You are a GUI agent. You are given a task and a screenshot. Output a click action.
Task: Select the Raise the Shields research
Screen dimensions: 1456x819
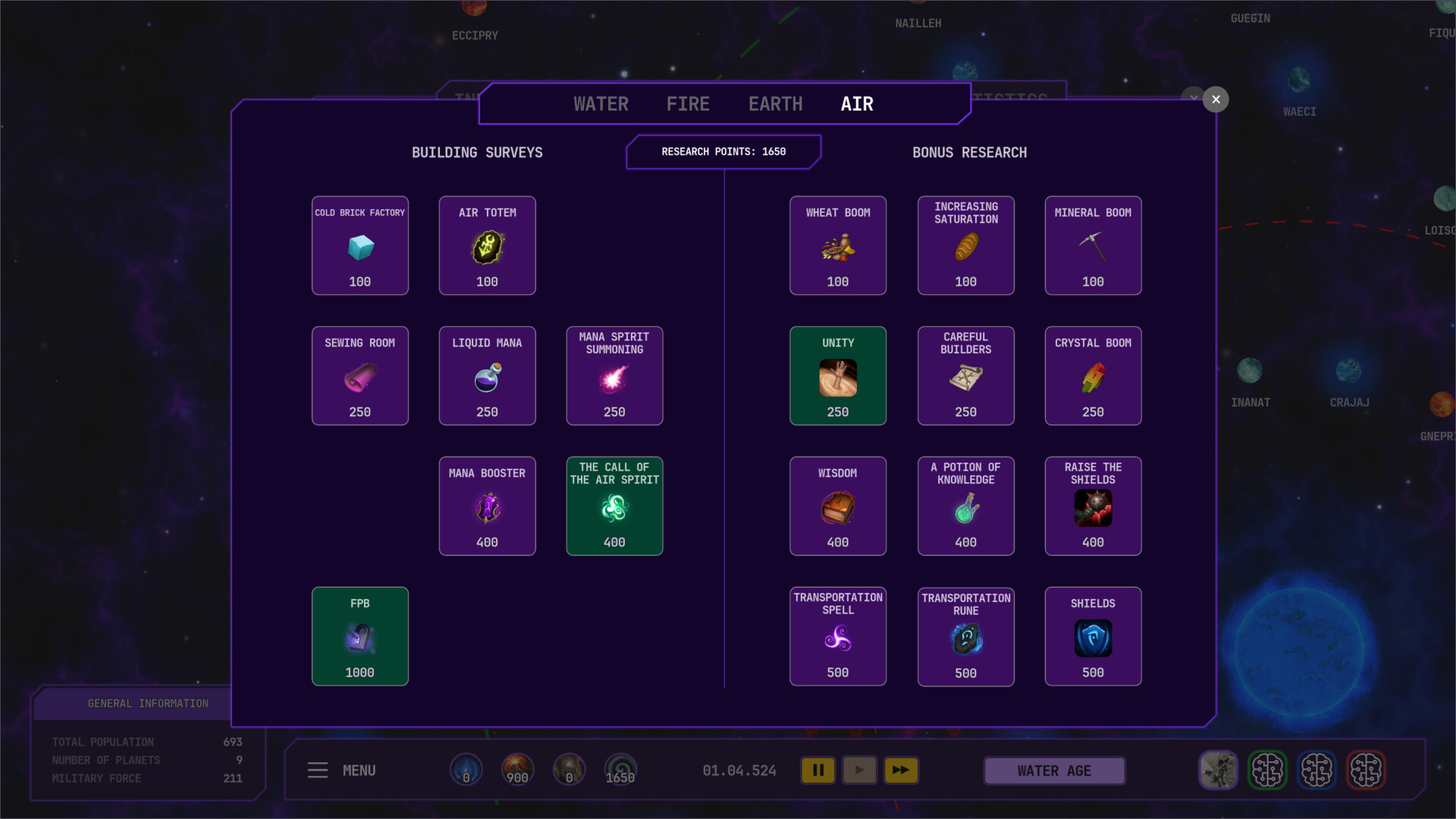(1092, 505)
